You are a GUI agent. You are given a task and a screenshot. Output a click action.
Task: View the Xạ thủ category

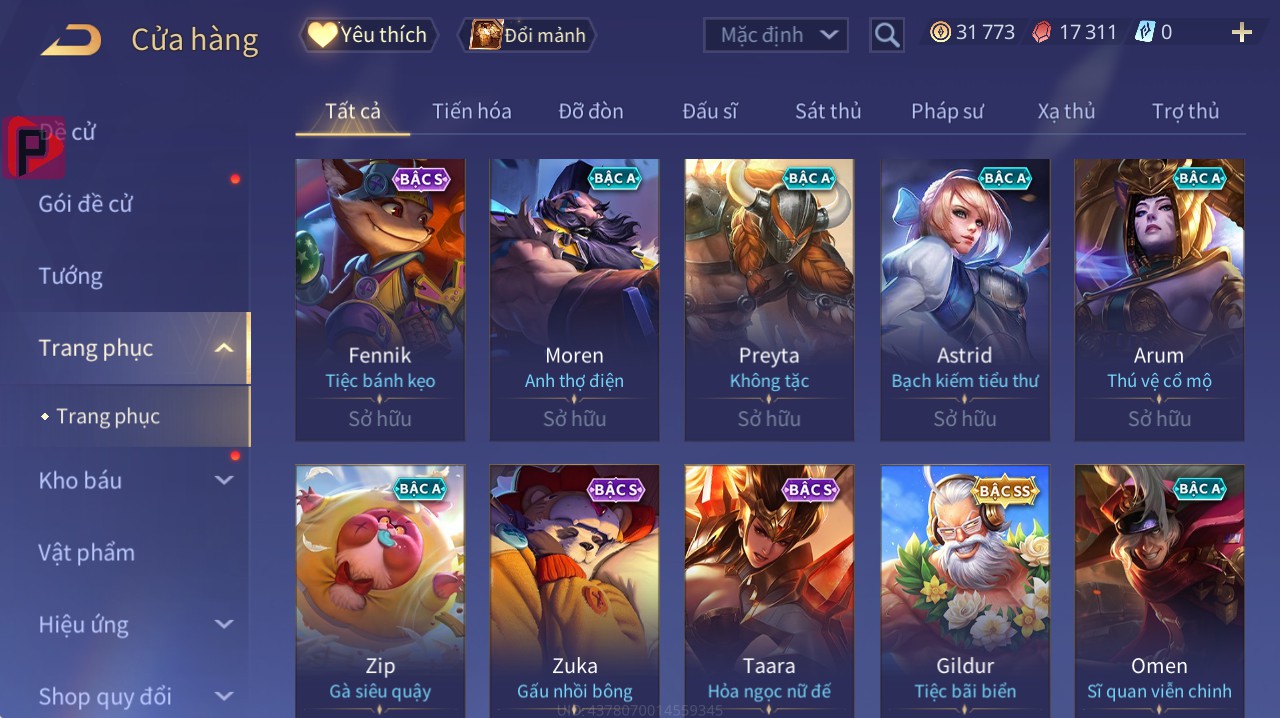(x=1066, y=111)
